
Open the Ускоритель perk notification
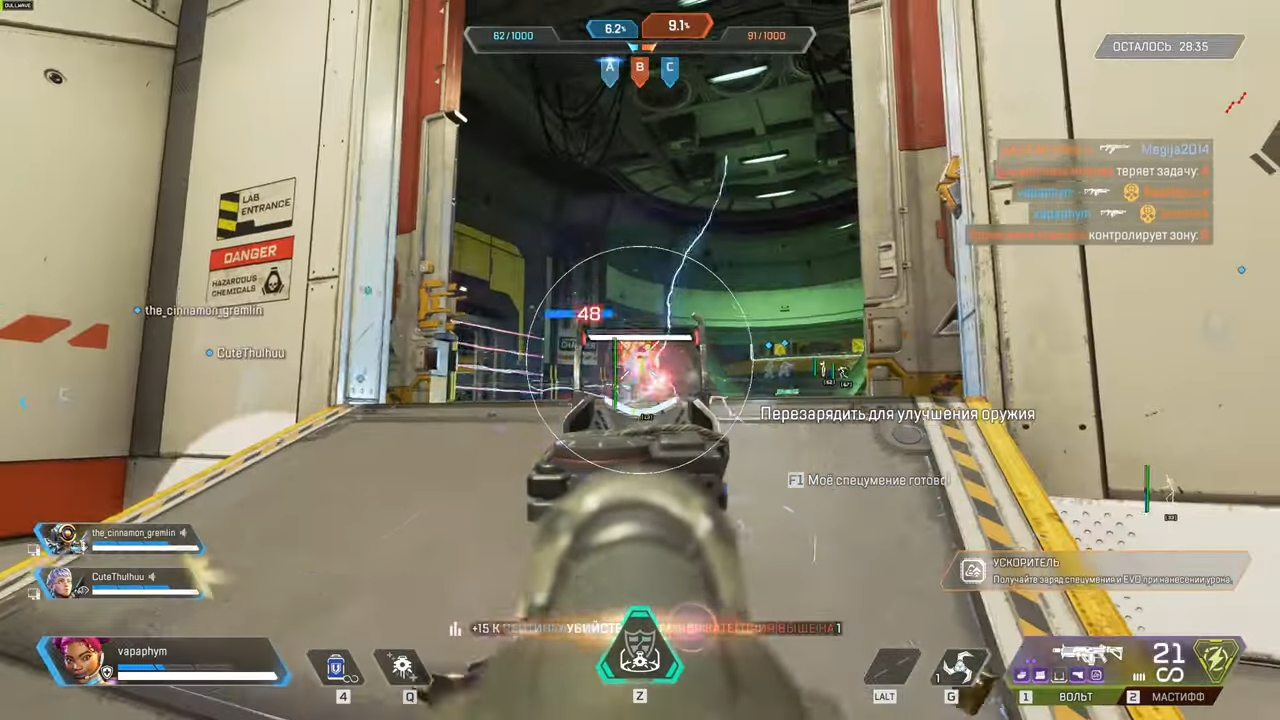pos(1095,571)
